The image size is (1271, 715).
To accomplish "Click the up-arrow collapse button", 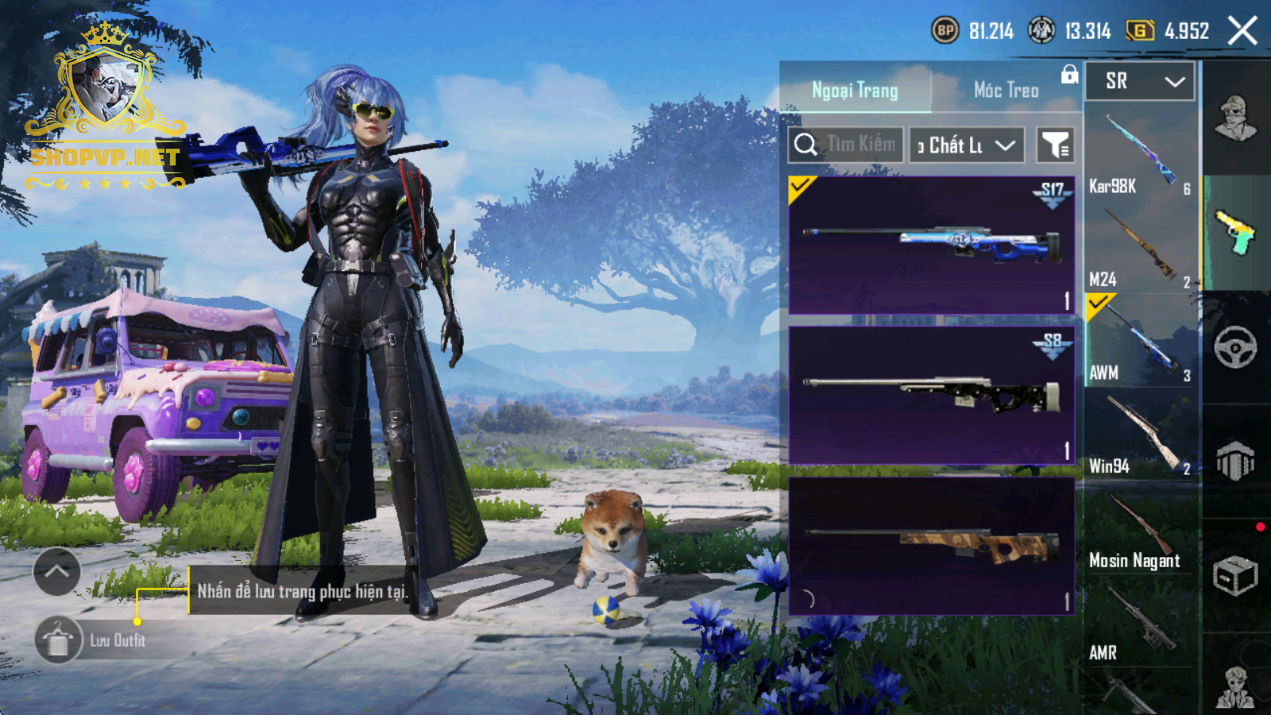I will tap(57, 572).
